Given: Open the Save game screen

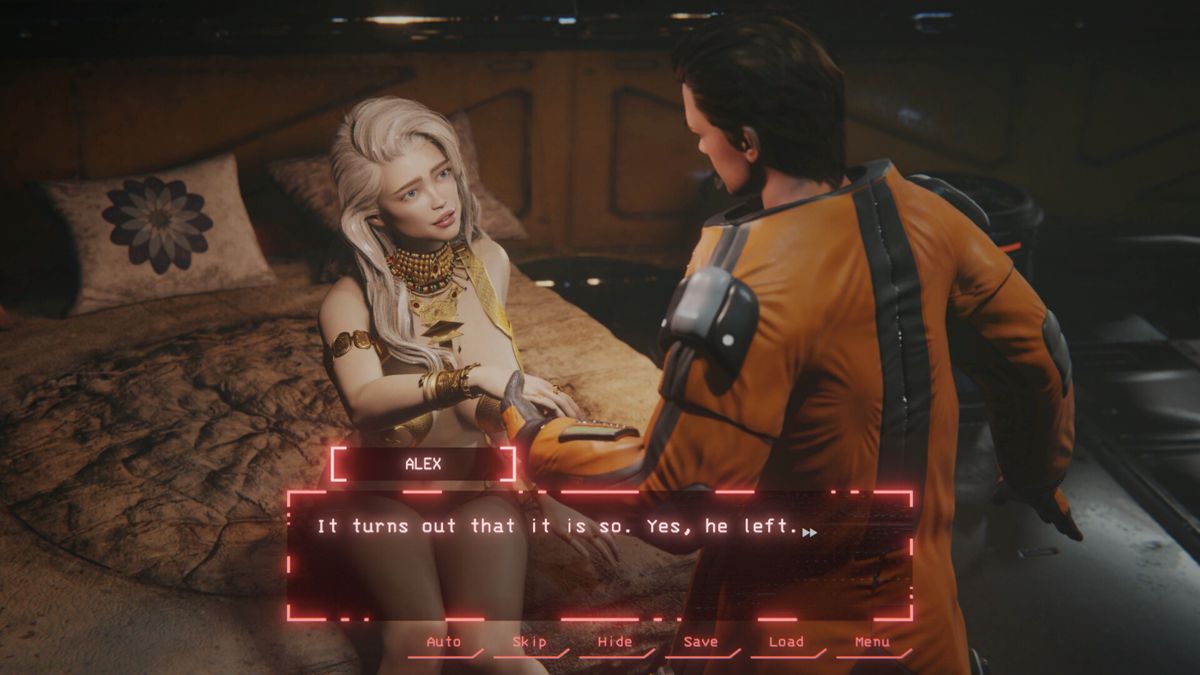Looking at the screenshot, I should click(700, 642).
